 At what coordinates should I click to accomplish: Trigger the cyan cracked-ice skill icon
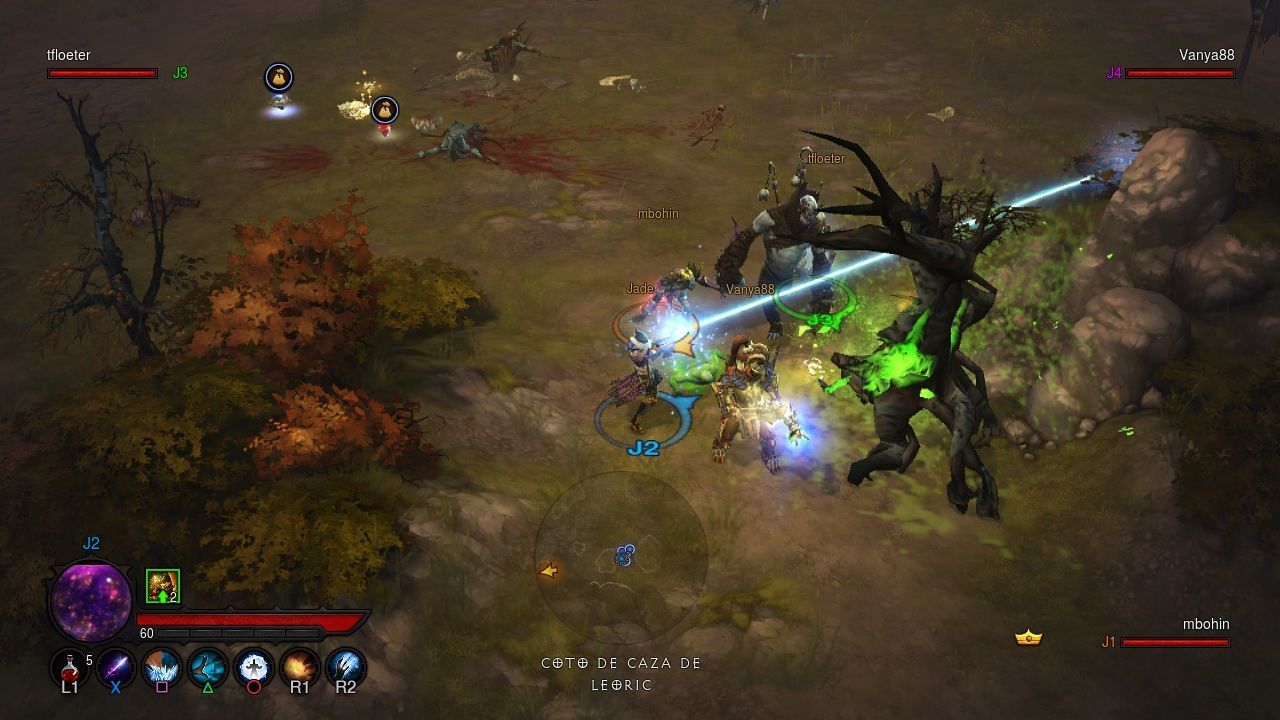click(x=208, y=666)
